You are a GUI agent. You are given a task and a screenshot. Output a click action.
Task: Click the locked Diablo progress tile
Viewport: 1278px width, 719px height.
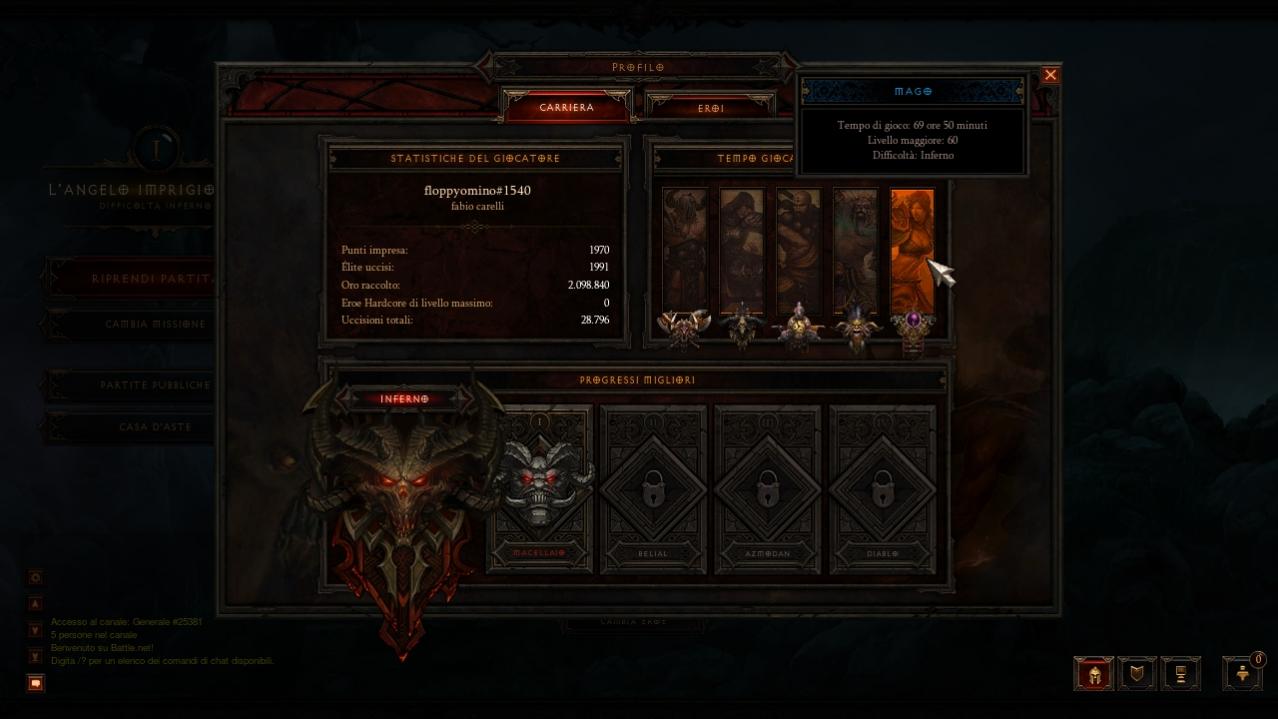[x=882, y=488]
